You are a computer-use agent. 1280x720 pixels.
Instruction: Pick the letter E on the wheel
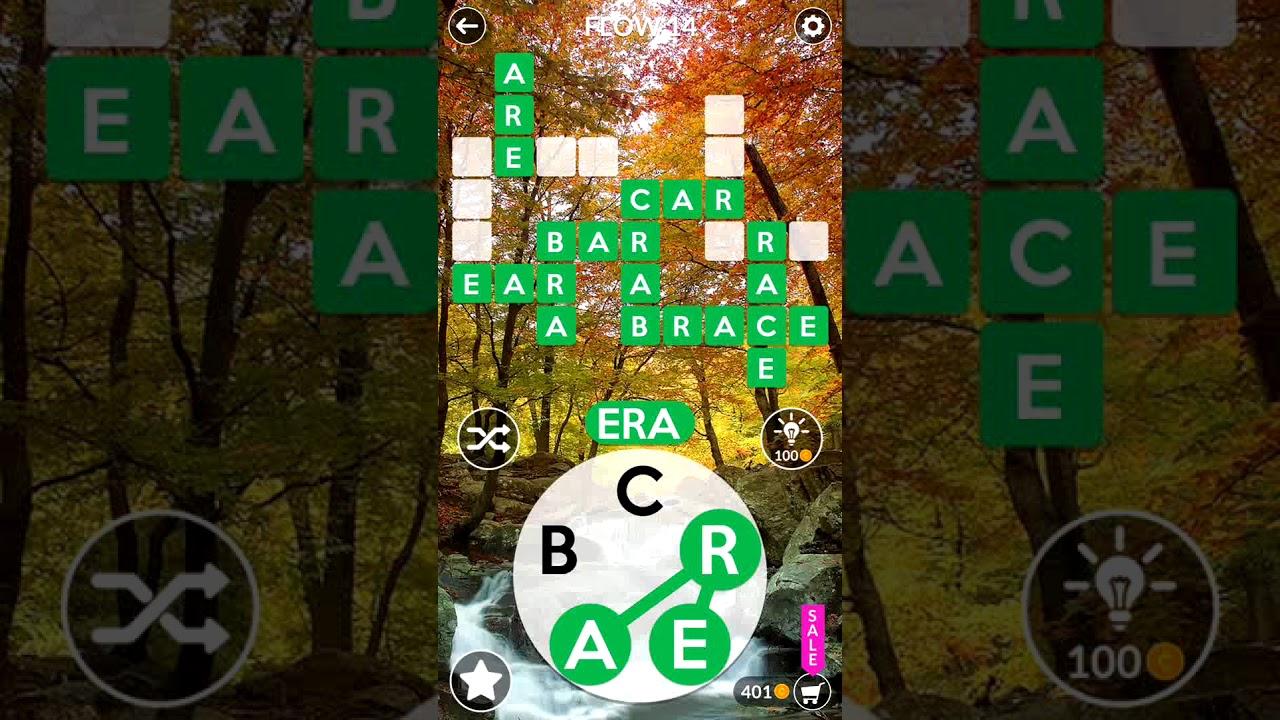[x=689, y=645]
